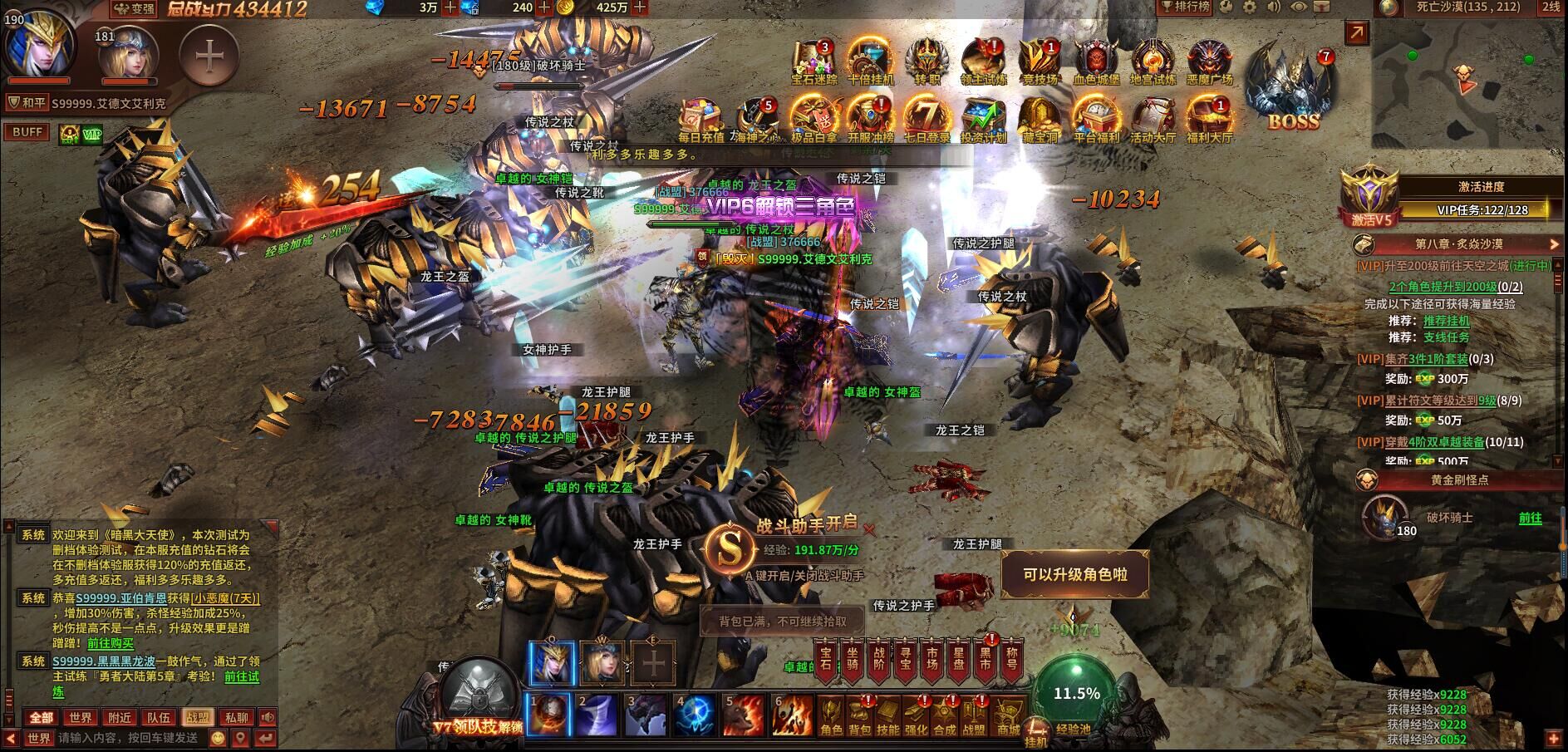Open the 七日登录 seven-day login reward

[x=927, y=119]
